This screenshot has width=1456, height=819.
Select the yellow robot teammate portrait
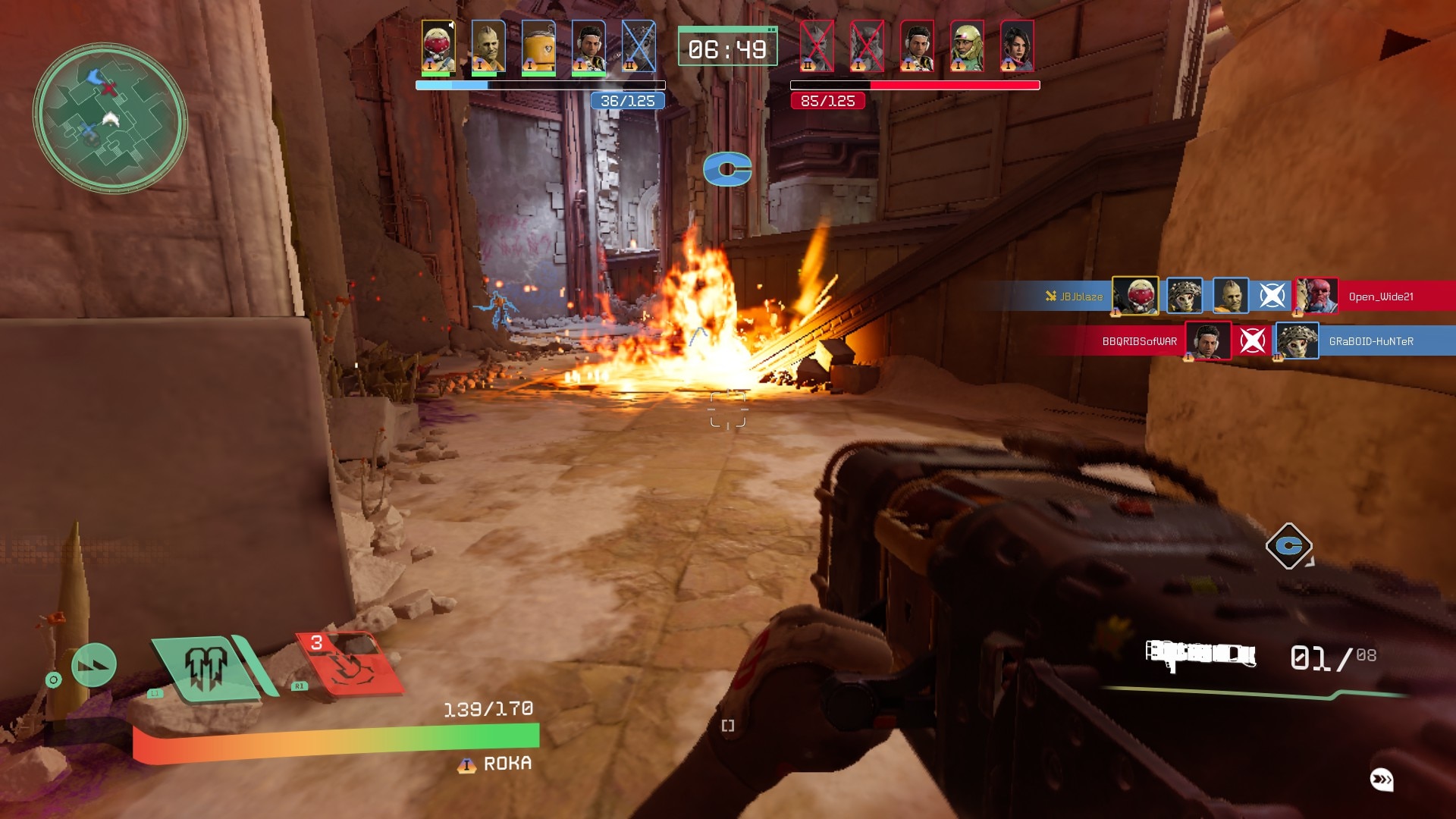[538, 46]
